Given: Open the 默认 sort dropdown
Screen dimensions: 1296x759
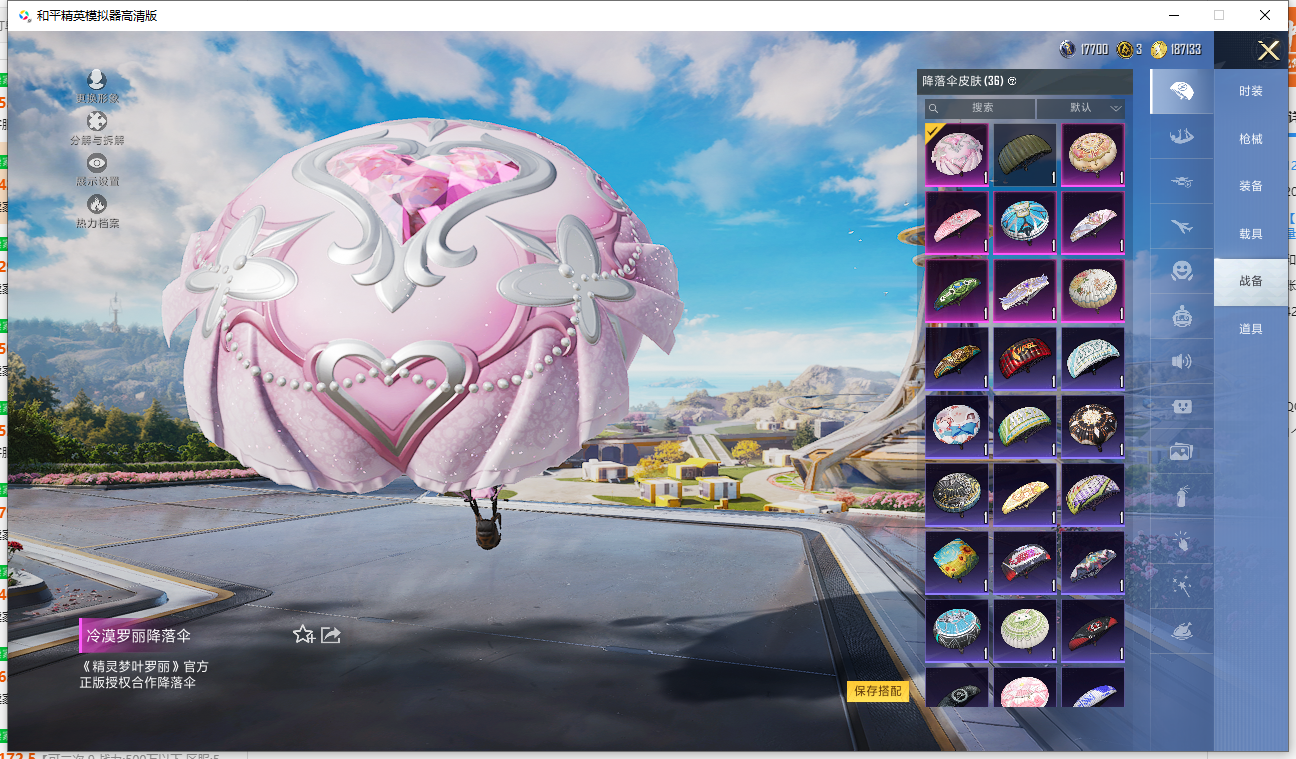Looking at the screenshot, I should 1081,108.
